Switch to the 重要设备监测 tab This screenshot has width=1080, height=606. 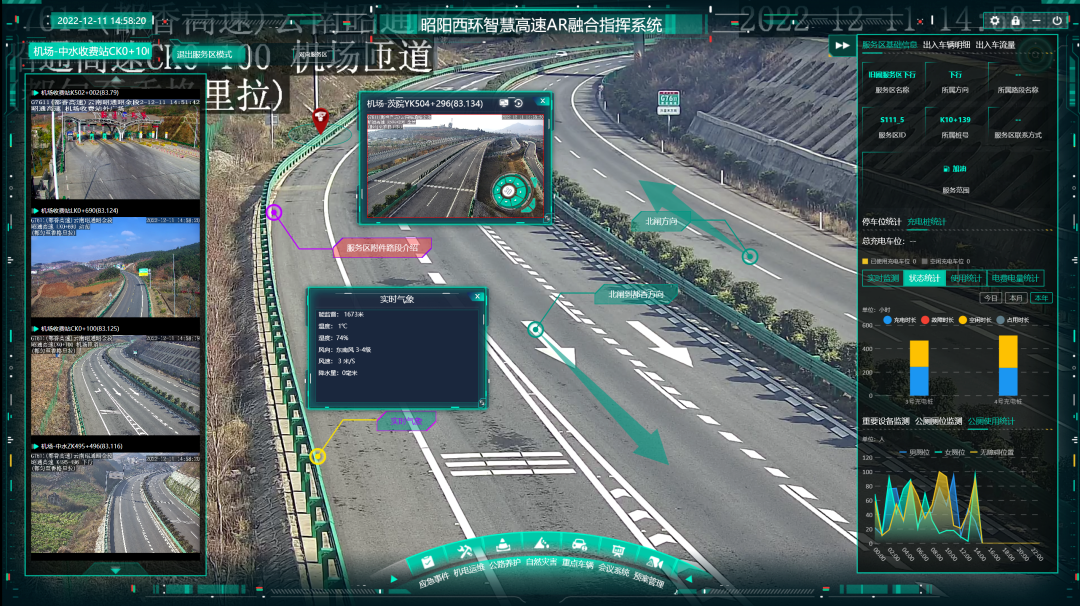click(886, 421)
